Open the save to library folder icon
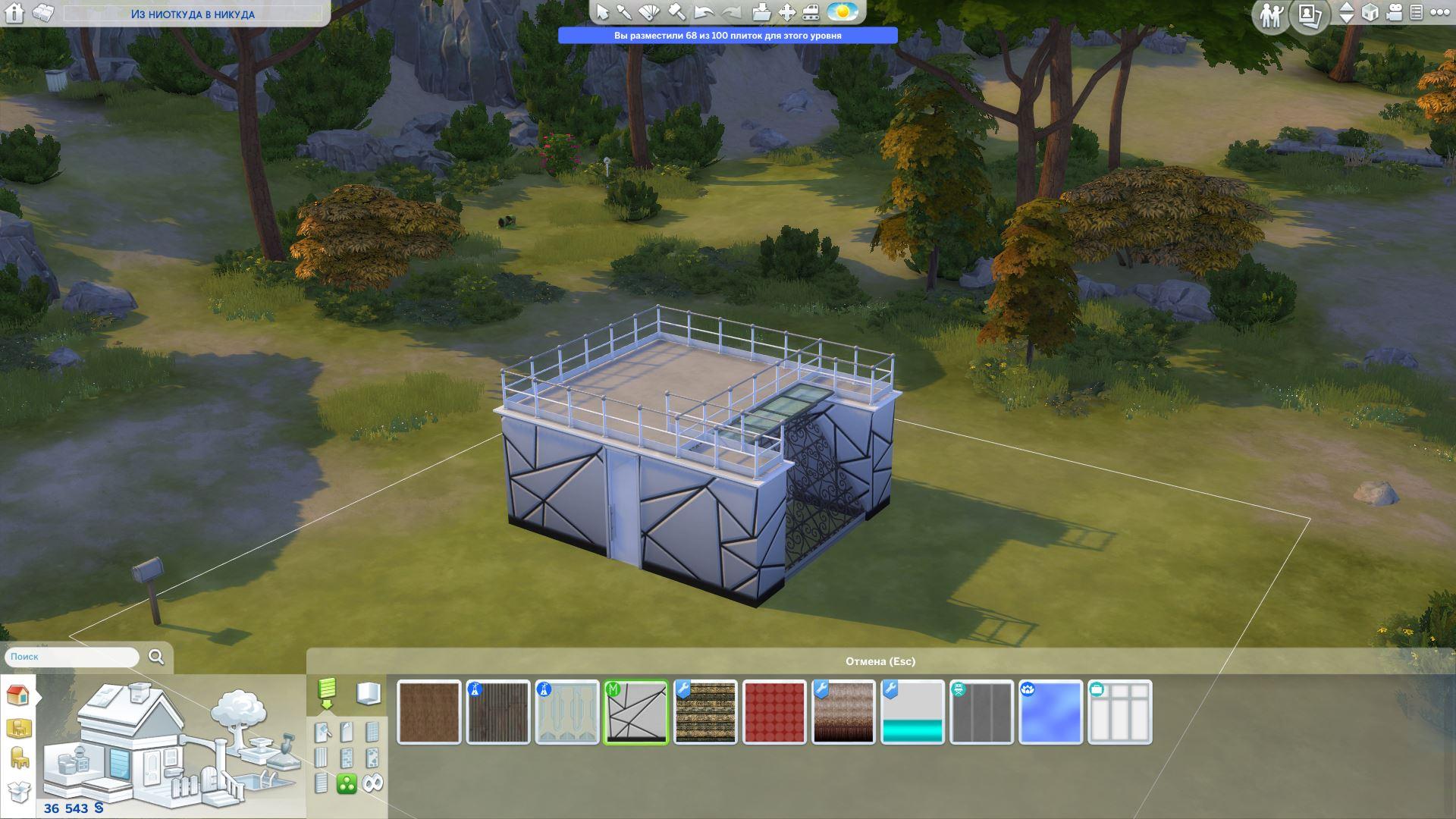Screen dimensions: 1456x819 761,12
